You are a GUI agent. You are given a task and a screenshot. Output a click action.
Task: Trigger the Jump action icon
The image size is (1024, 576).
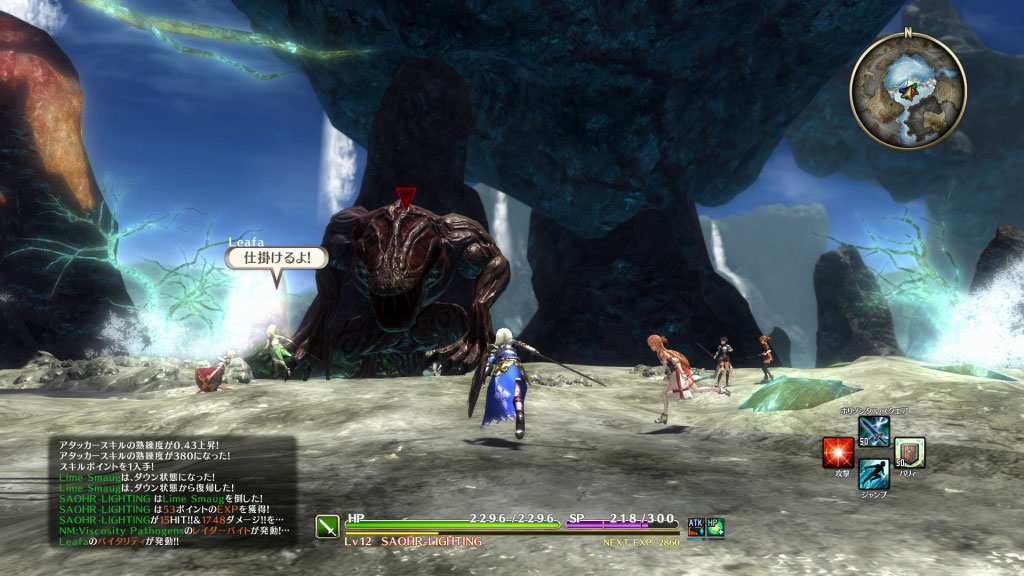pos(873,474)
